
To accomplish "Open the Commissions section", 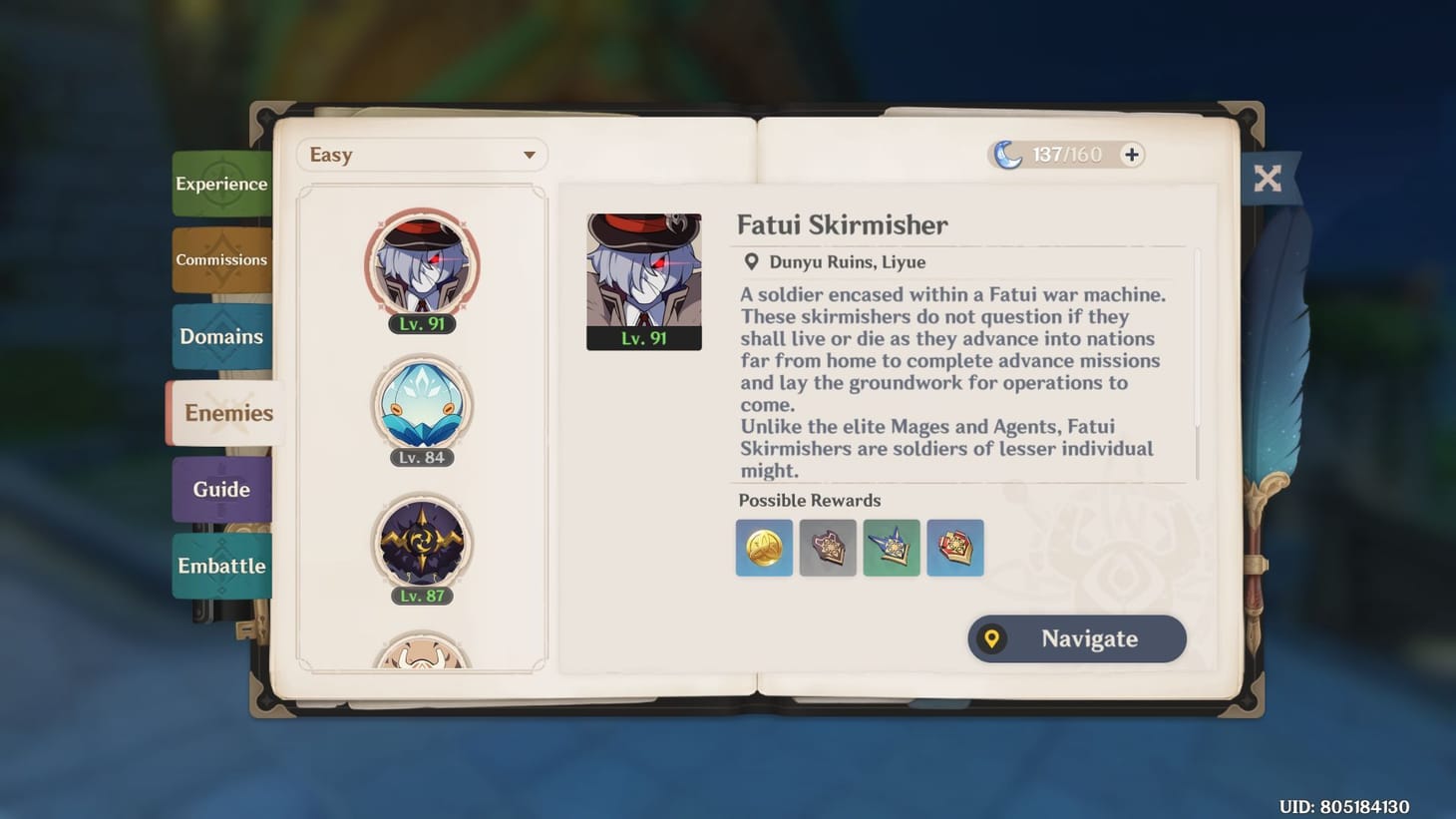I will click(x=221, y=259).
